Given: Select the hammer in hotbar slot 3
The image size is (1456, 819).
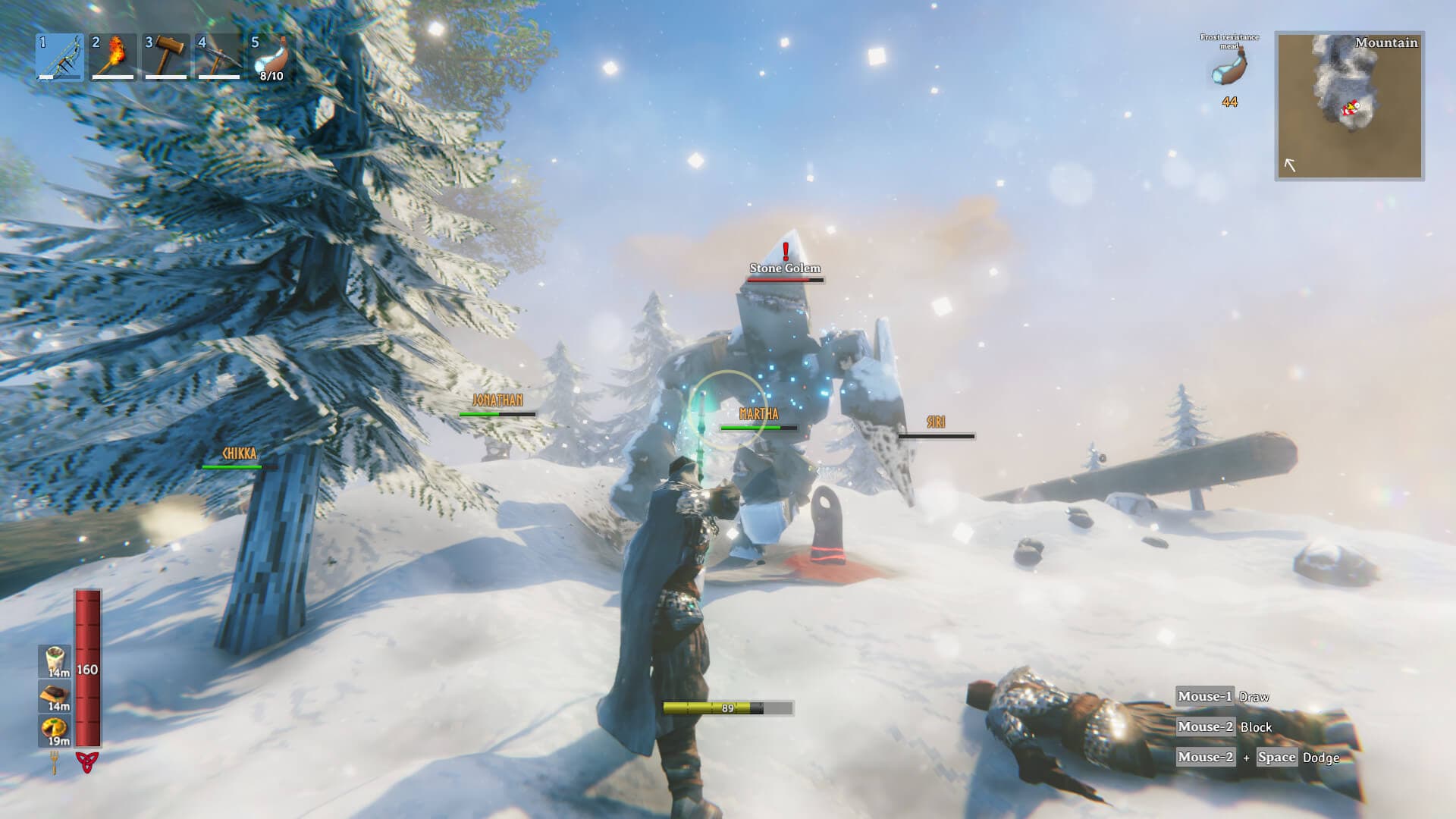Looking at the screenshot, I should [166, 57].
